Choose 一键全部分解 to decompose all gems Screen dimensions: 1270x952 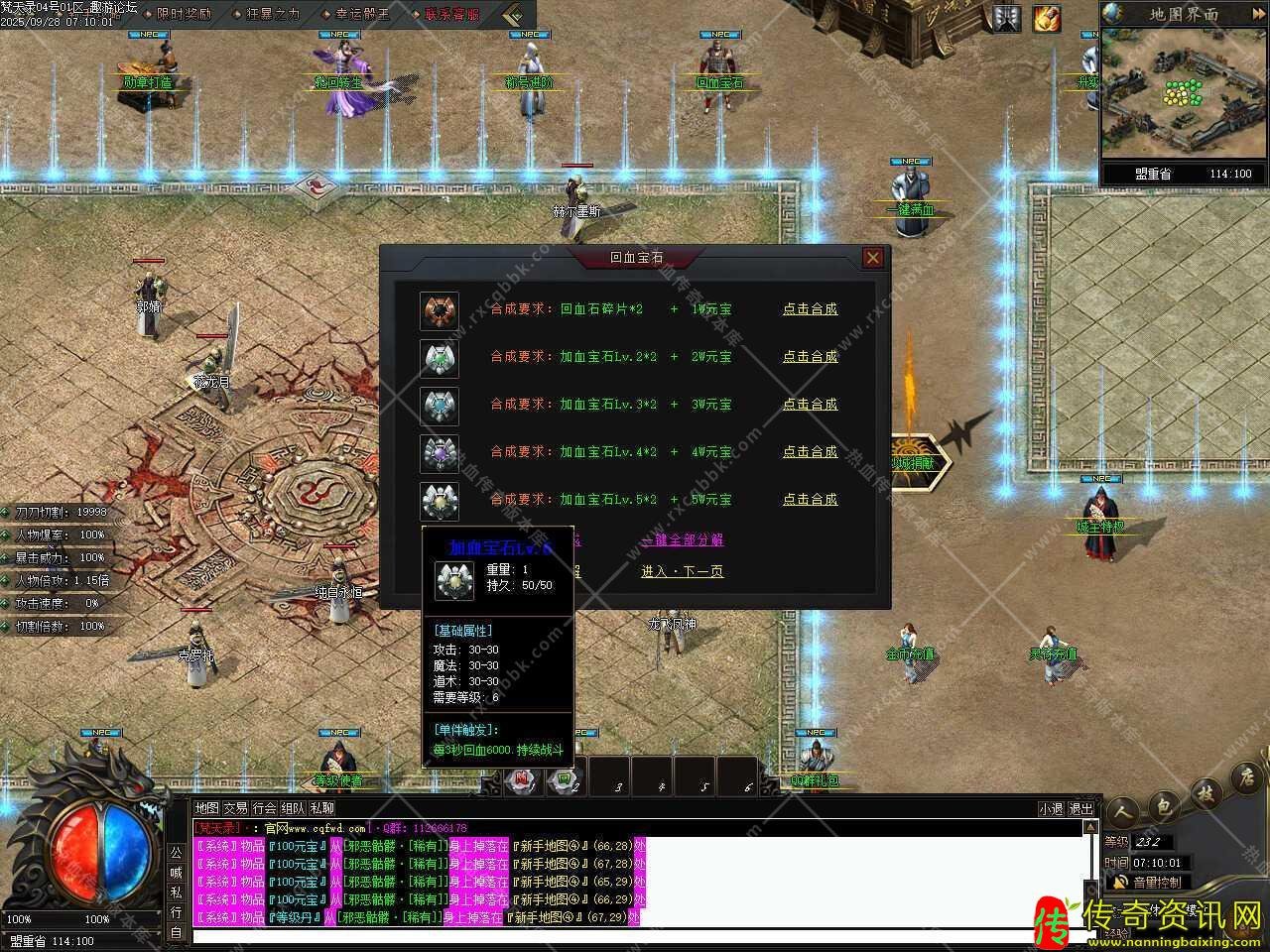click(683, 540)
